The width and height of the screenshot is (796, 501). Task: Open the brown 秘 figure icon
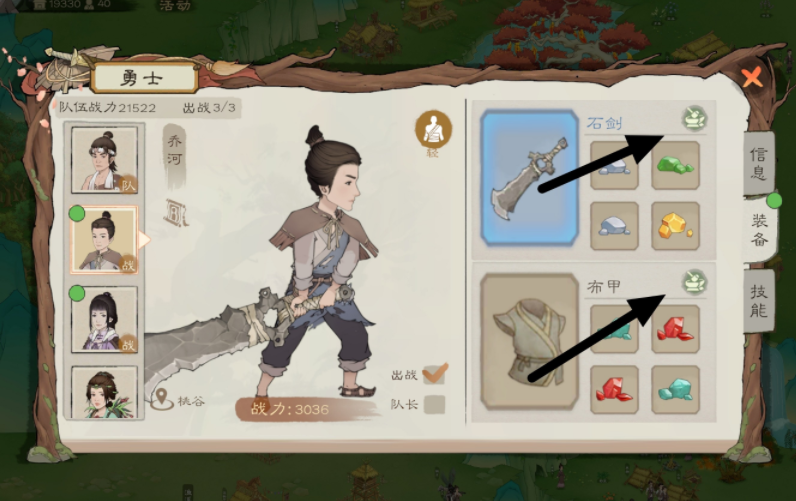[x=434, y=129]
